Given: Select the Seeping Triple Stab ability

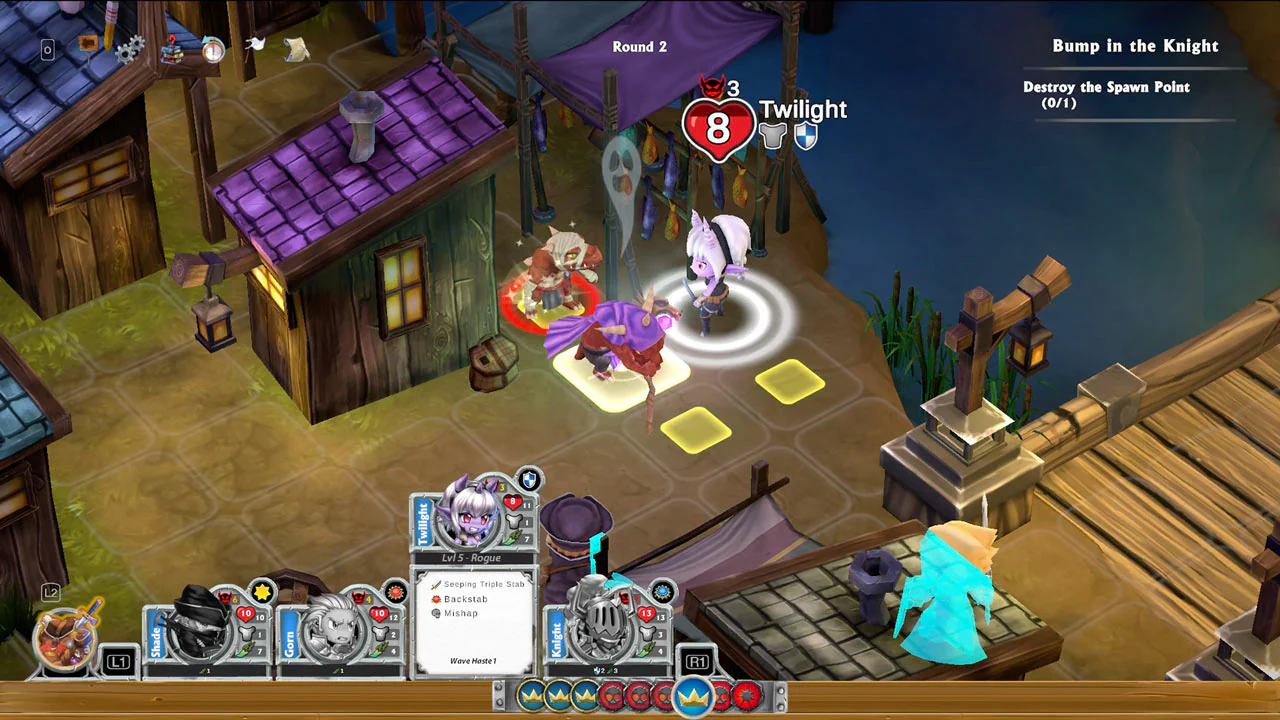Looking at the screenshot, I should (x=478, y=583).
